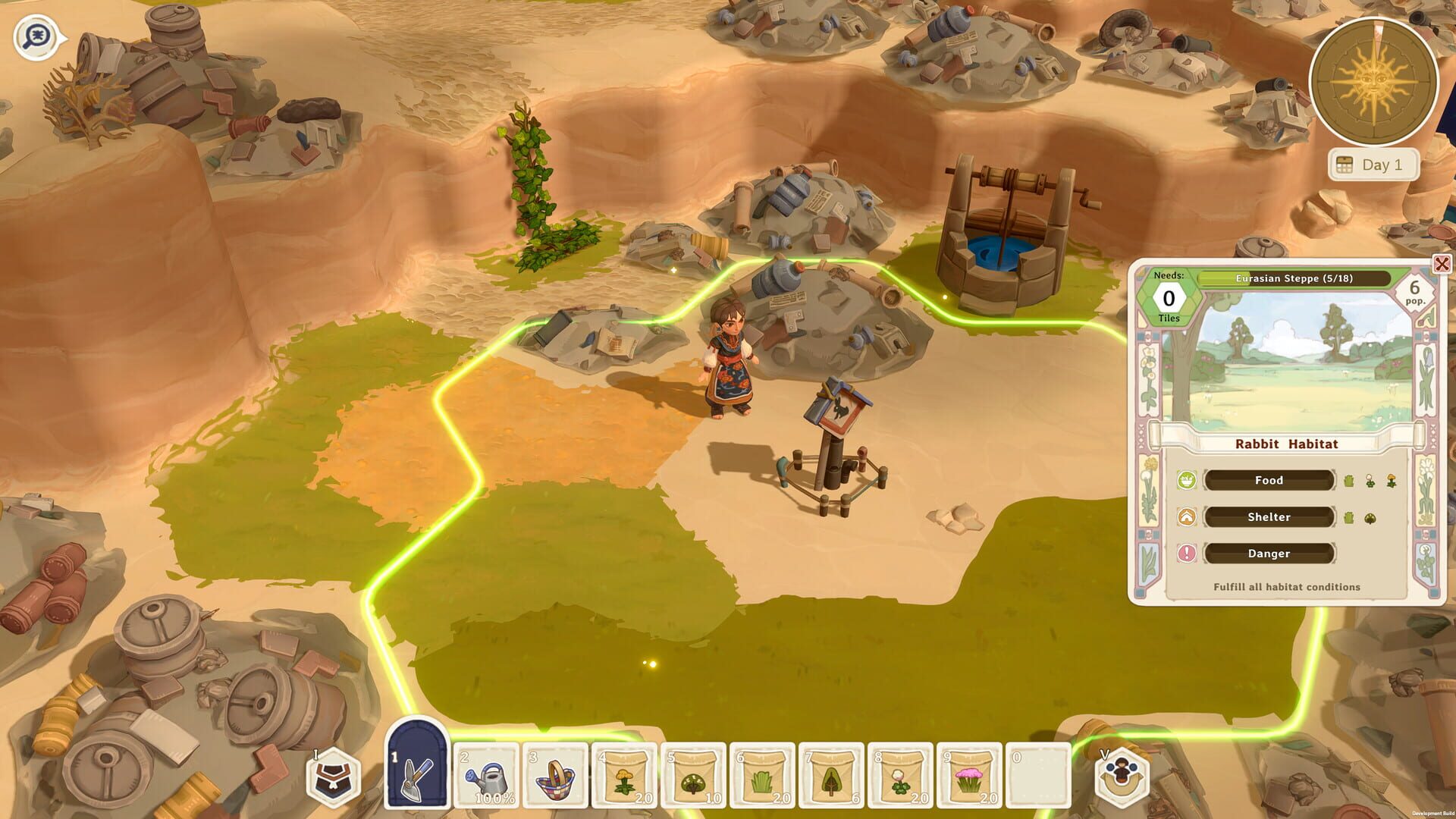The height and width of the screenshot is (819, 1456).
Task: Open the magnifier tool in the top-left corner
Action: coord(33,36)
